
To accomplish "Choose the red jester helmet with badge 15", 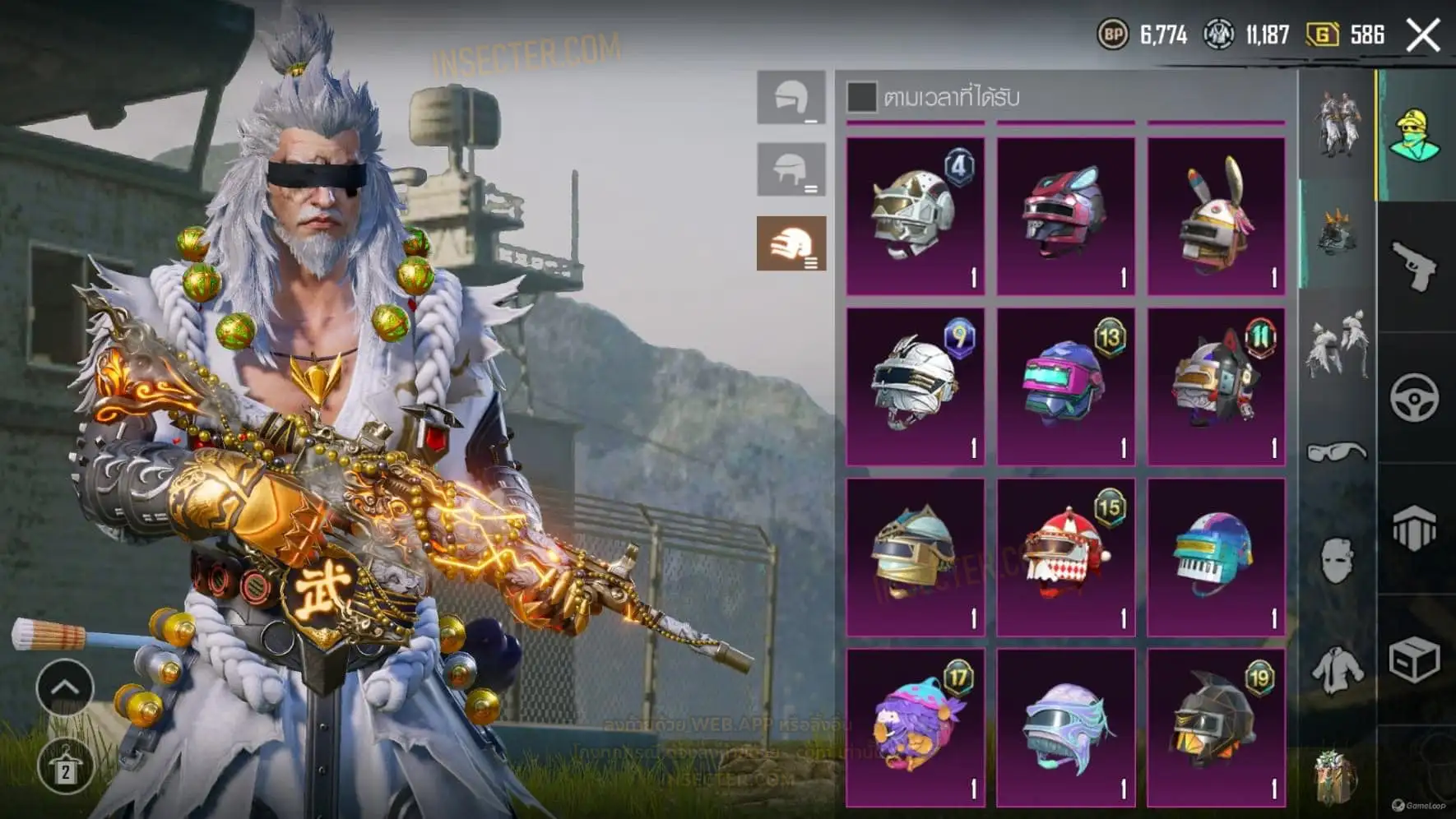I will click(x=1065, y=557).
